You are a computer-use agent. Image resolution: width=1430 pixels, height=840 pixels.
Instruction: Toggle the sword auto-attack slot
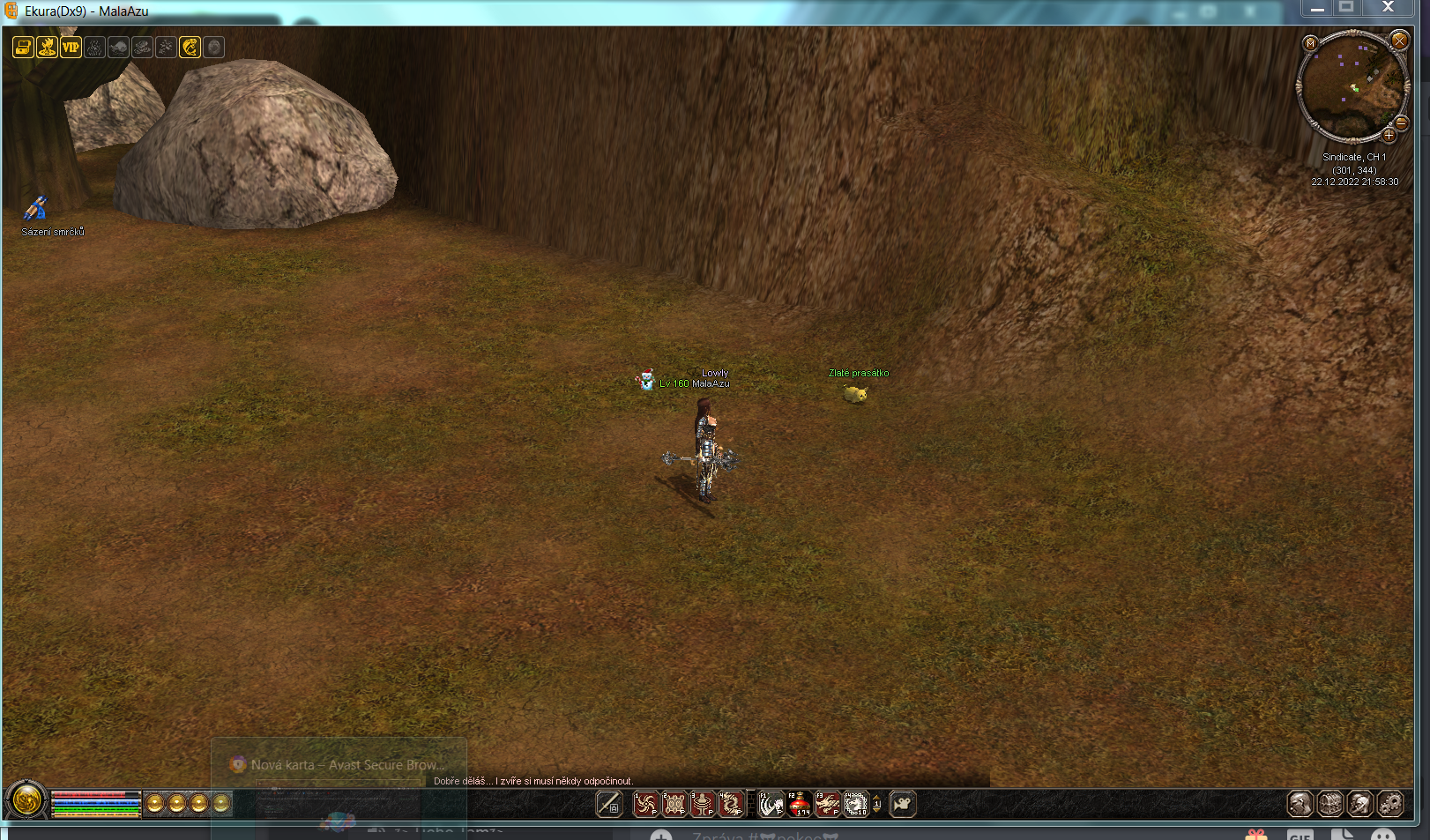(x=609, y=804)
